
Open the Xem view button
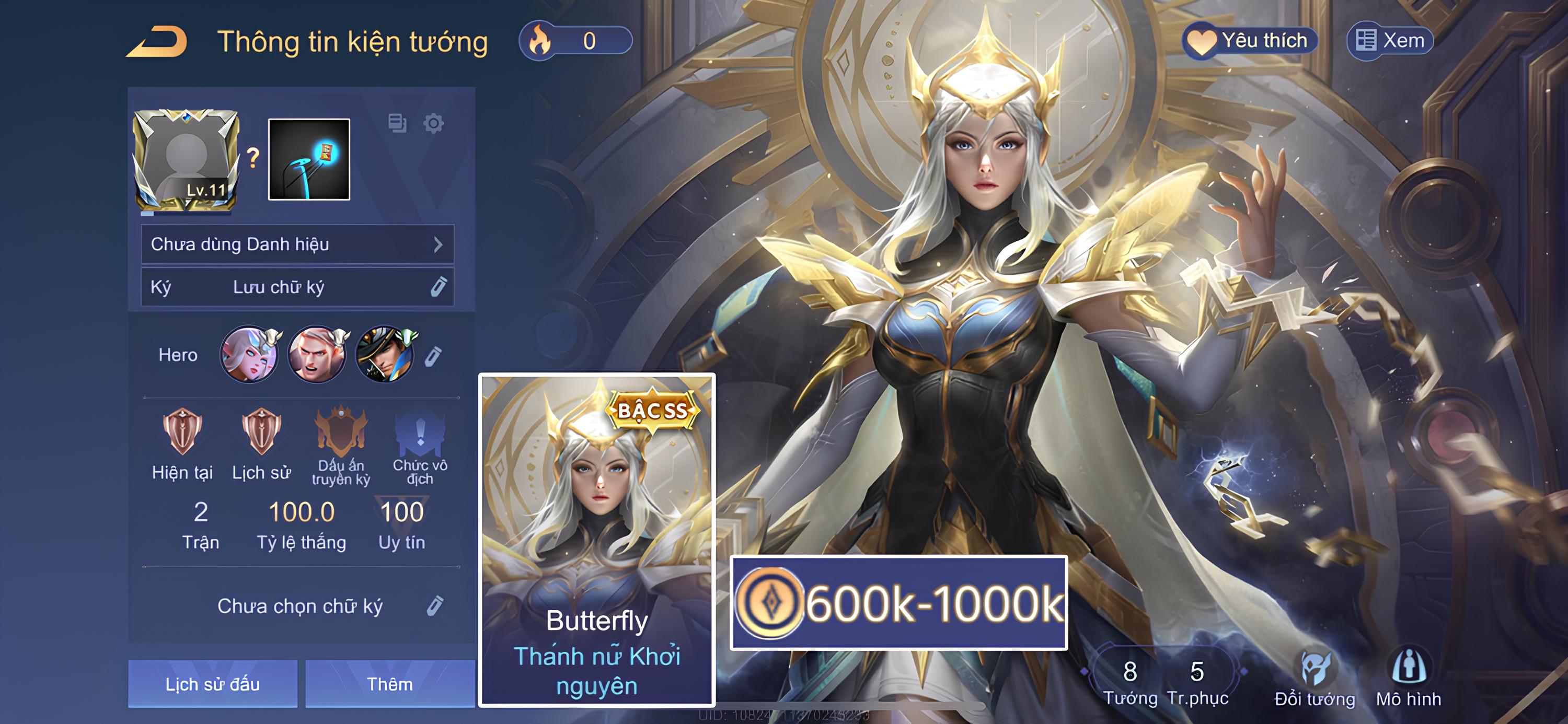pos(1390,41)
